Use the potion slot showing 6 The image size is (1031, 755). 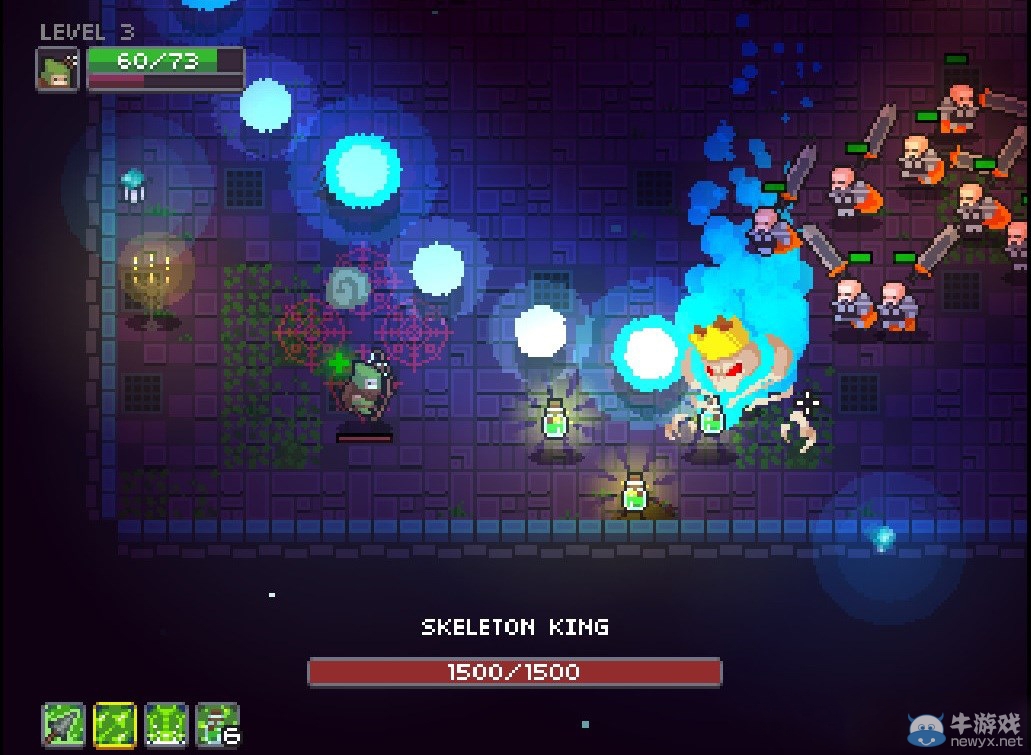coord(217,724)
